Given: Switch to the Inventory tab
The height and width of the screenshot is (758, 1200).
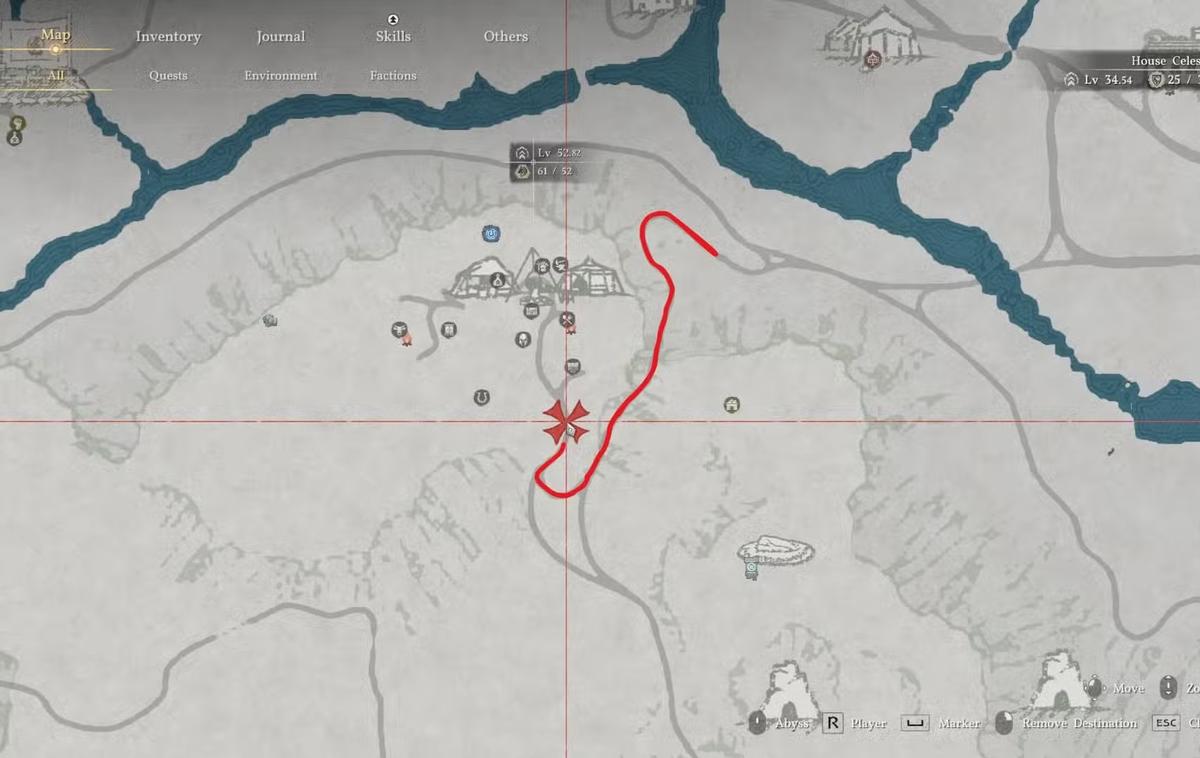Looking at the screenshot, I should tap(168, 37).
